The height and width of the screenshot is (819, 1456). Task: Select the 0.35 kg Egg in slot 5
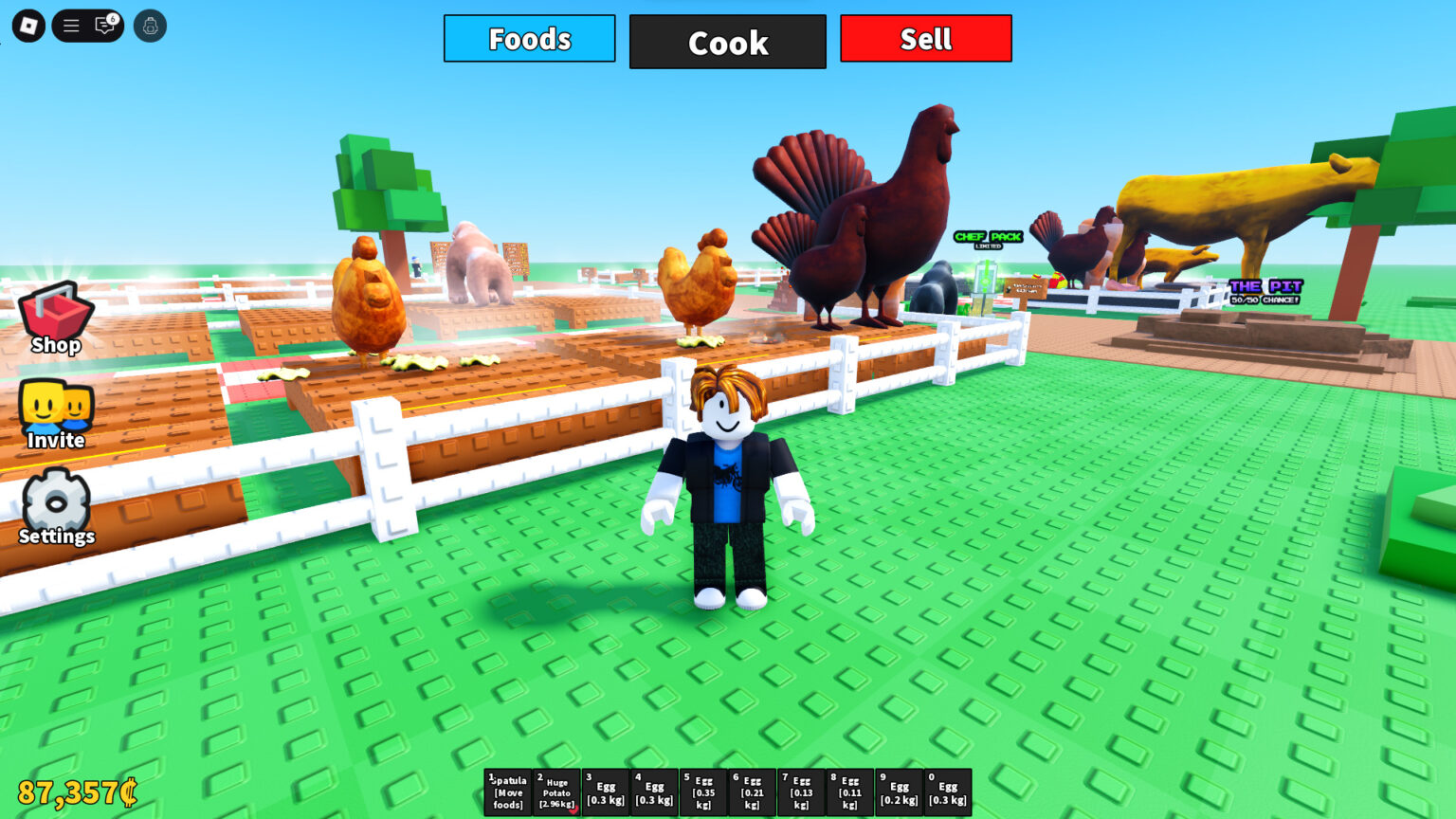tap(702, 791)
